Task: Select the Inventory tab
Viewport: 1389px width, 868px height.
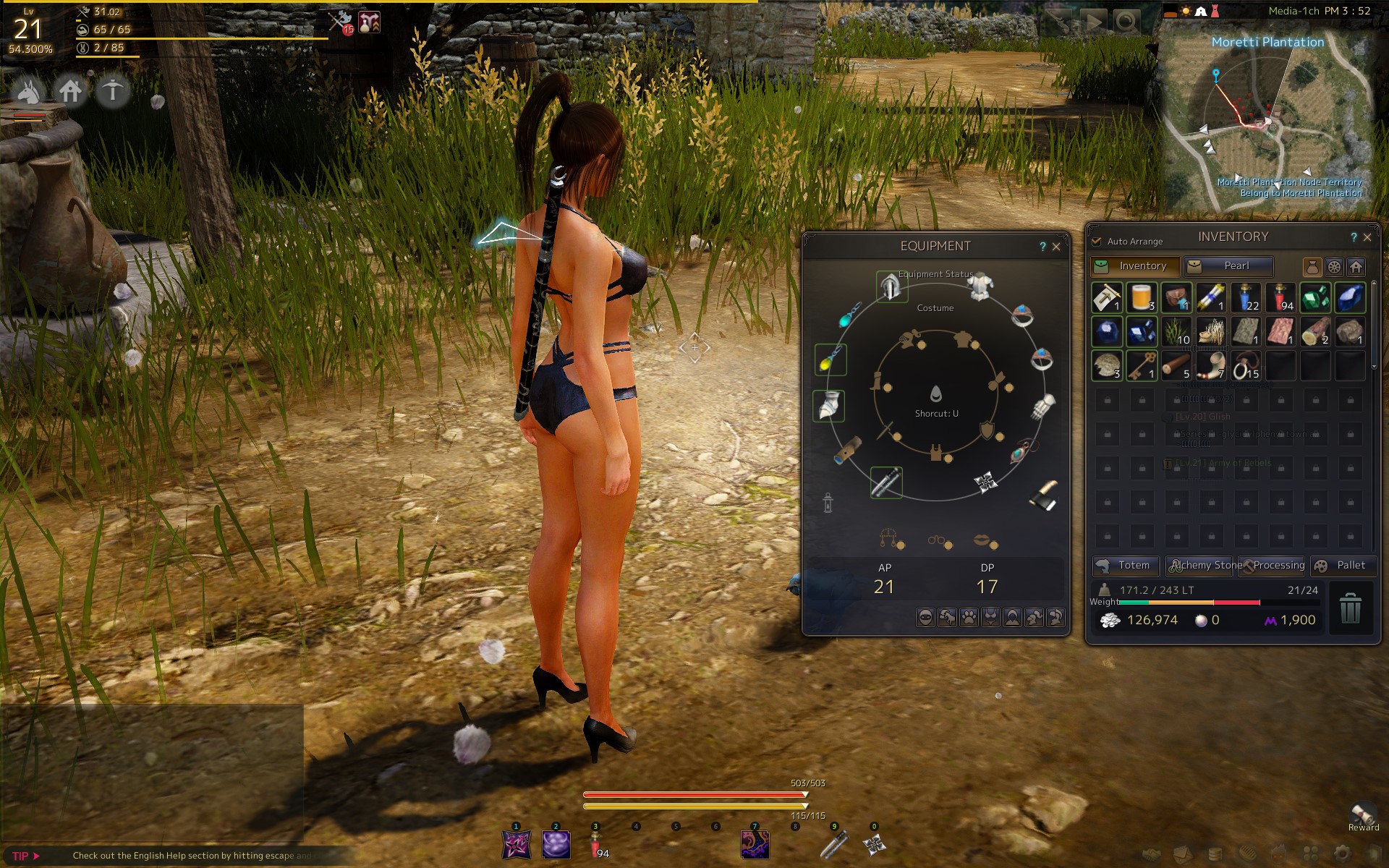Action: tap(1135, 266)
